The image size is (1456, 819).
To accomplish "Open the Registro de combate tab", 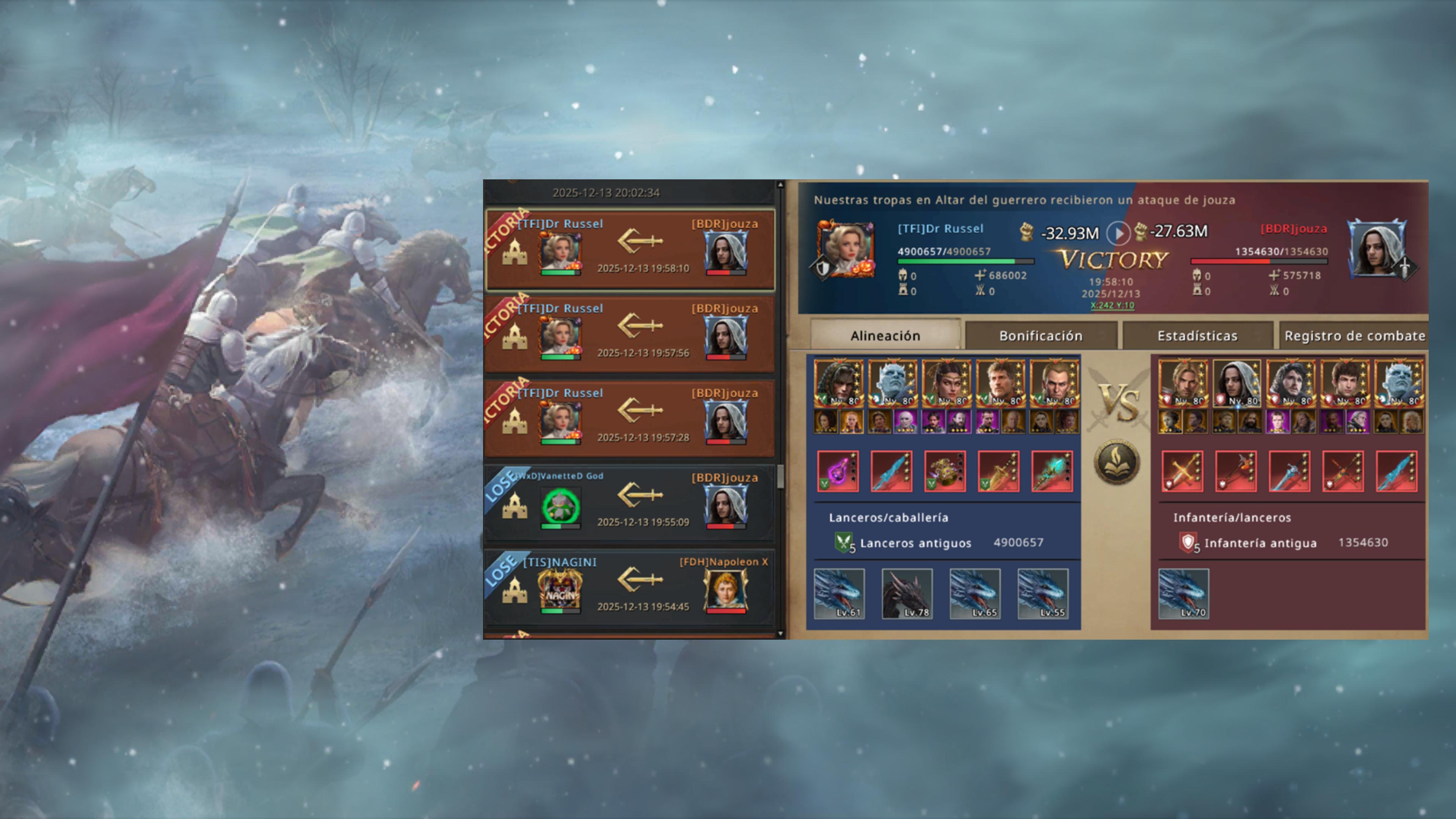I will click(x=1354, y=336).
